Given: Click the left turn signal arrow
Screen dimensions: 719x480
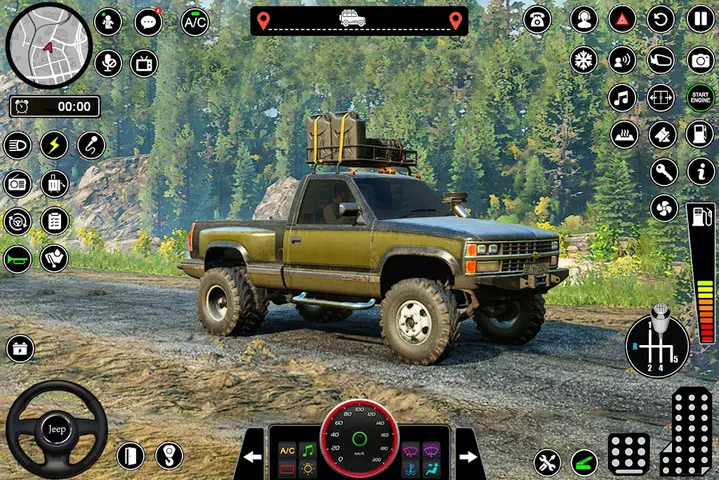Looking at the screenshot, I should (x=250, y=458).
